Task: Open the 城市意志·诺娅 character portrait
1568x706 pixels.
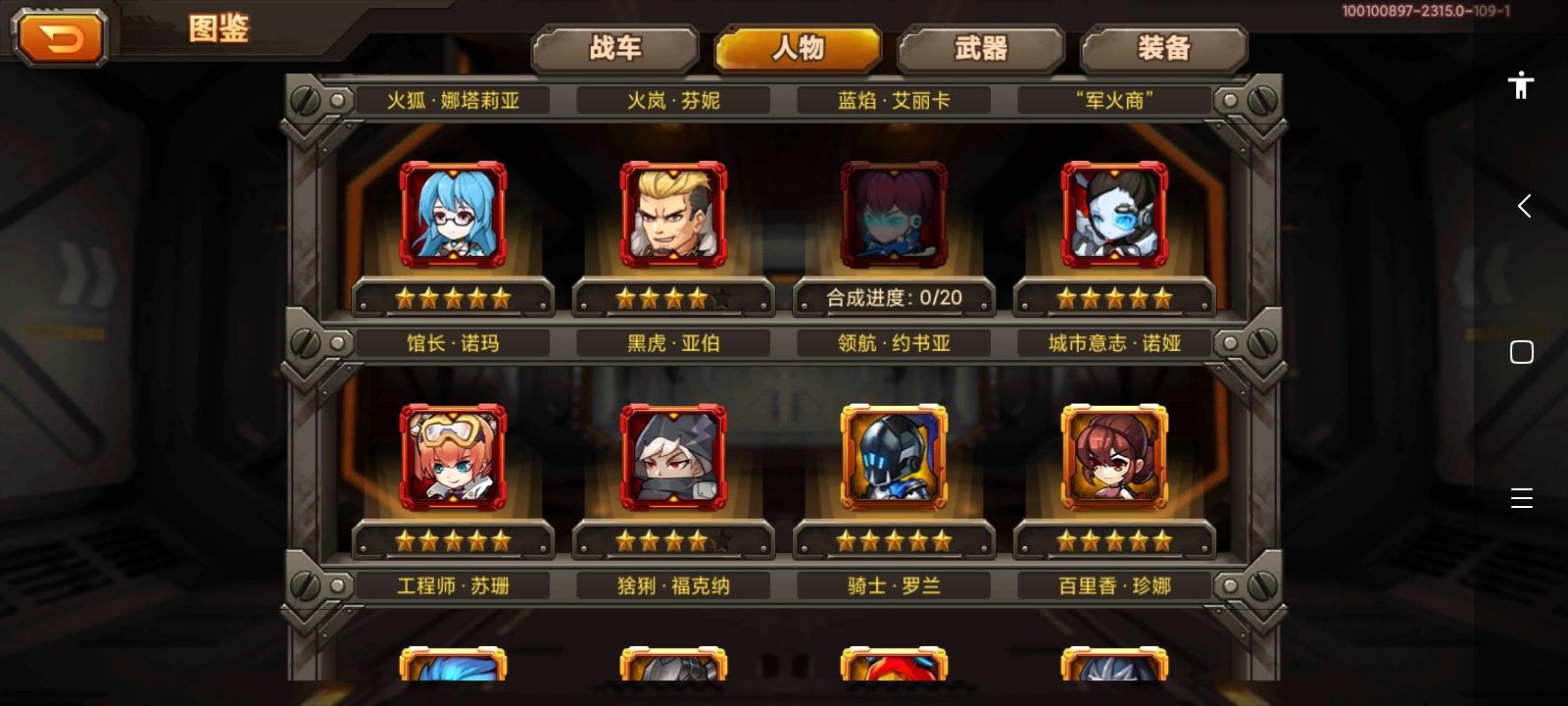Action: tap(1114, 213)
